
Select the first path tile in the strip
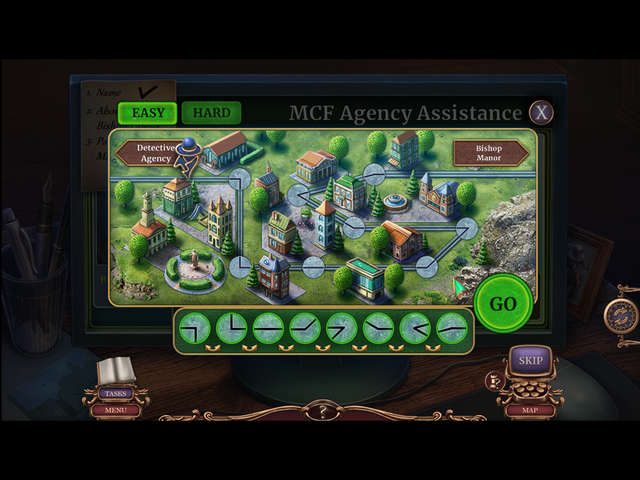point(195,328)
